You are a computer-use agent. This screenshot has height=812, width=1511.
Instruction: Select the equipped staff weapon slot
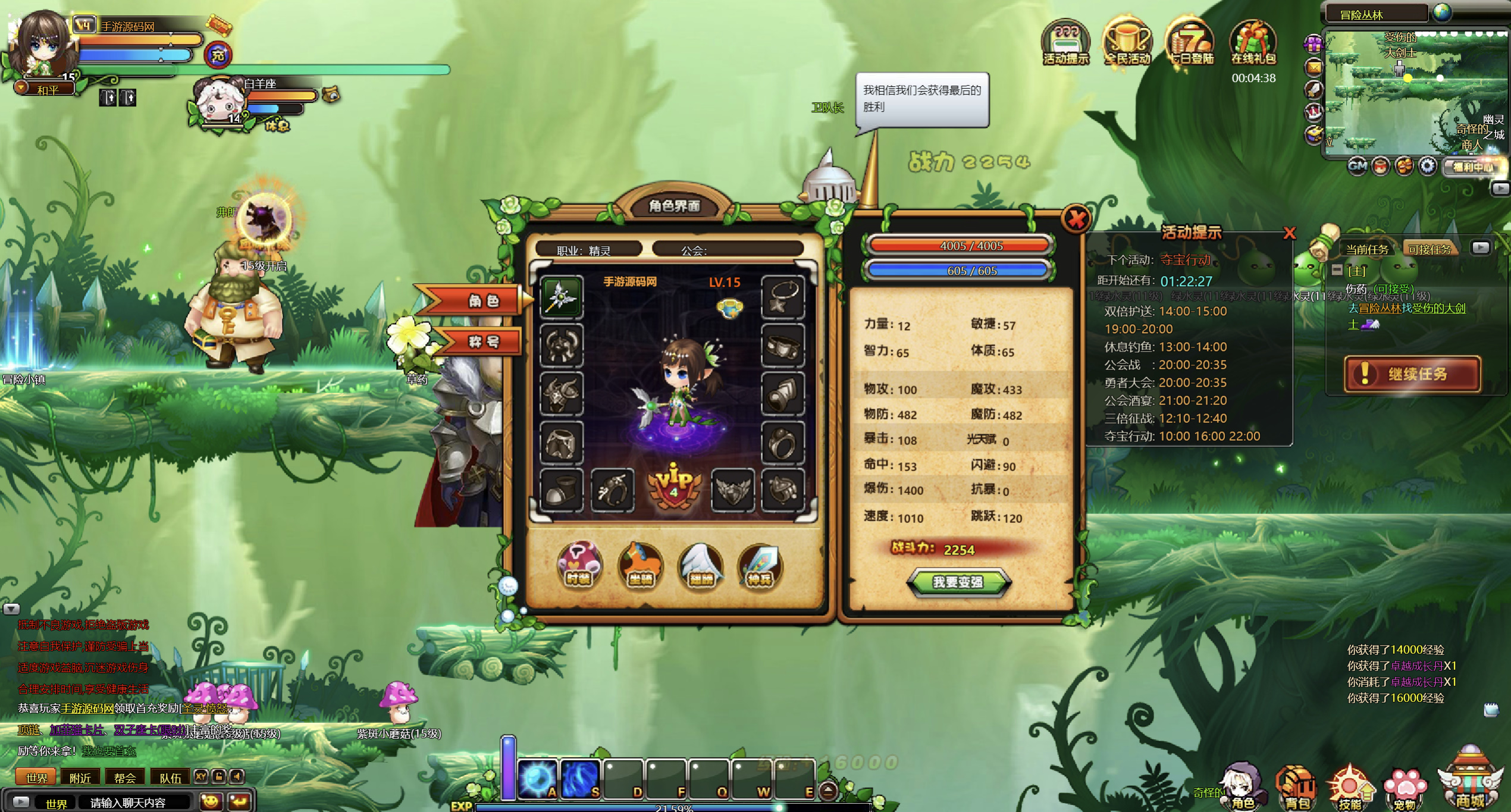click(x=561, y=297)
